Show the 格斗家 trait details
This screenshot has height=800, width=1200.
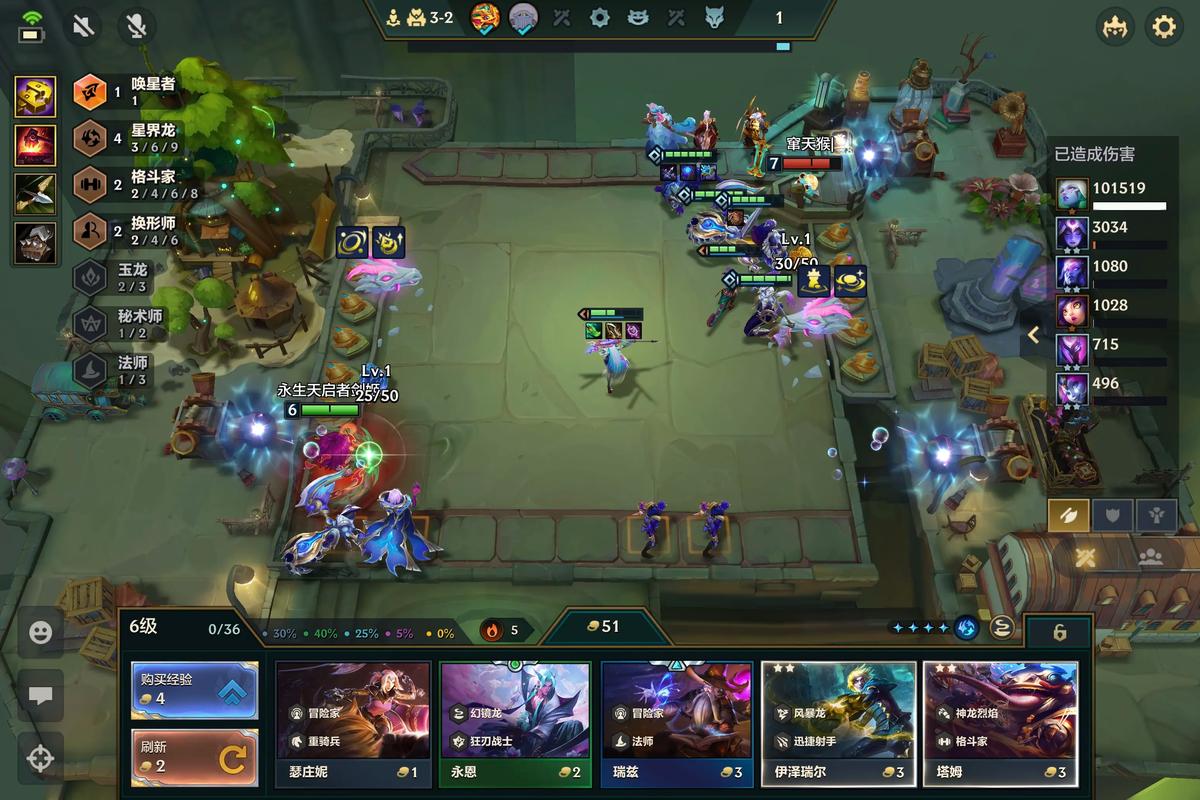[x=125, y=185]
